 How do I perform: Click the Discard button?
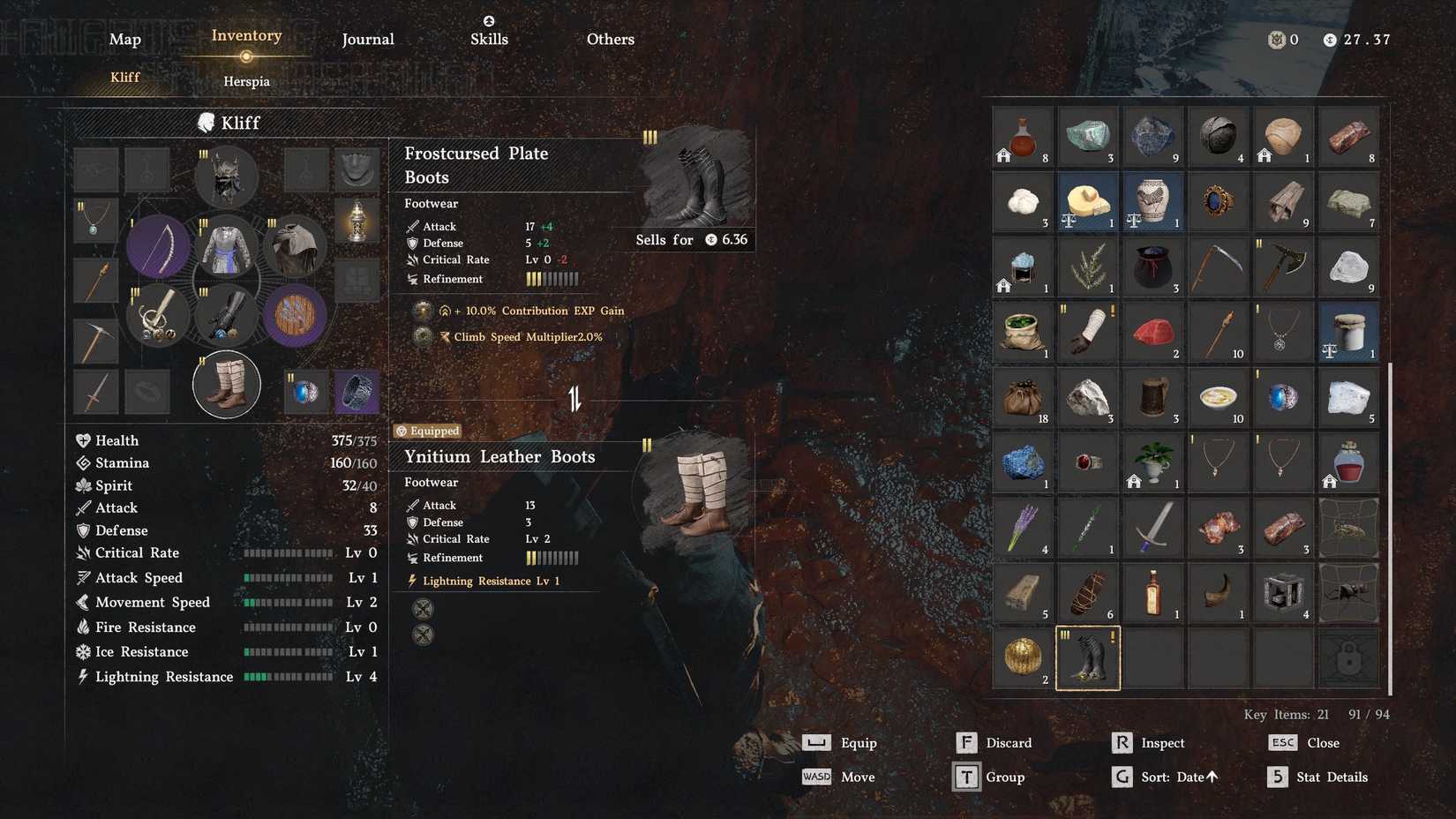(x=1008, y=742)
